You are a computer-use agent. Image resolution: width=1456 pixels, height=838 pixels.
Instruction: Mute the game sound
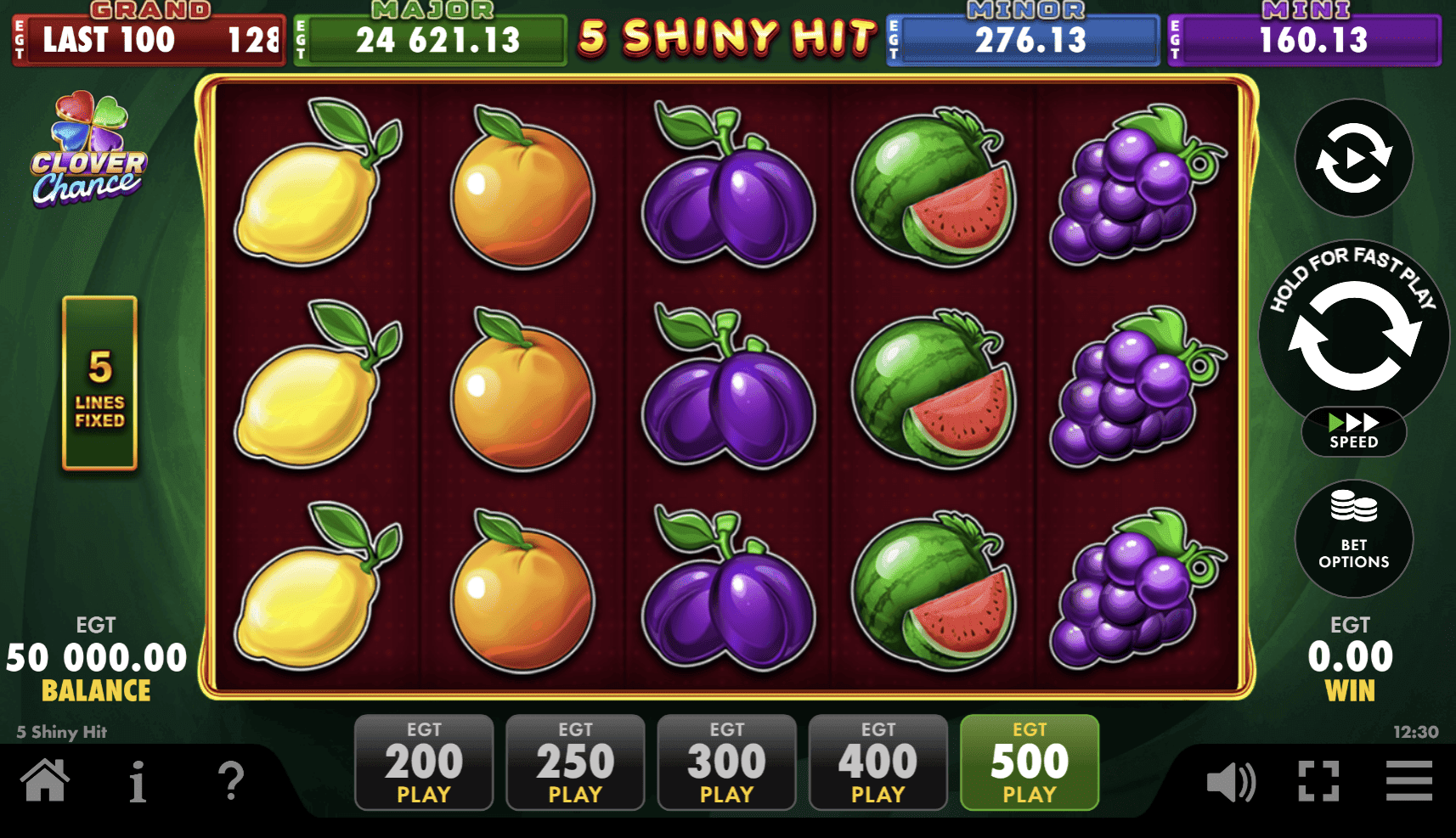tap(1231, 782)
